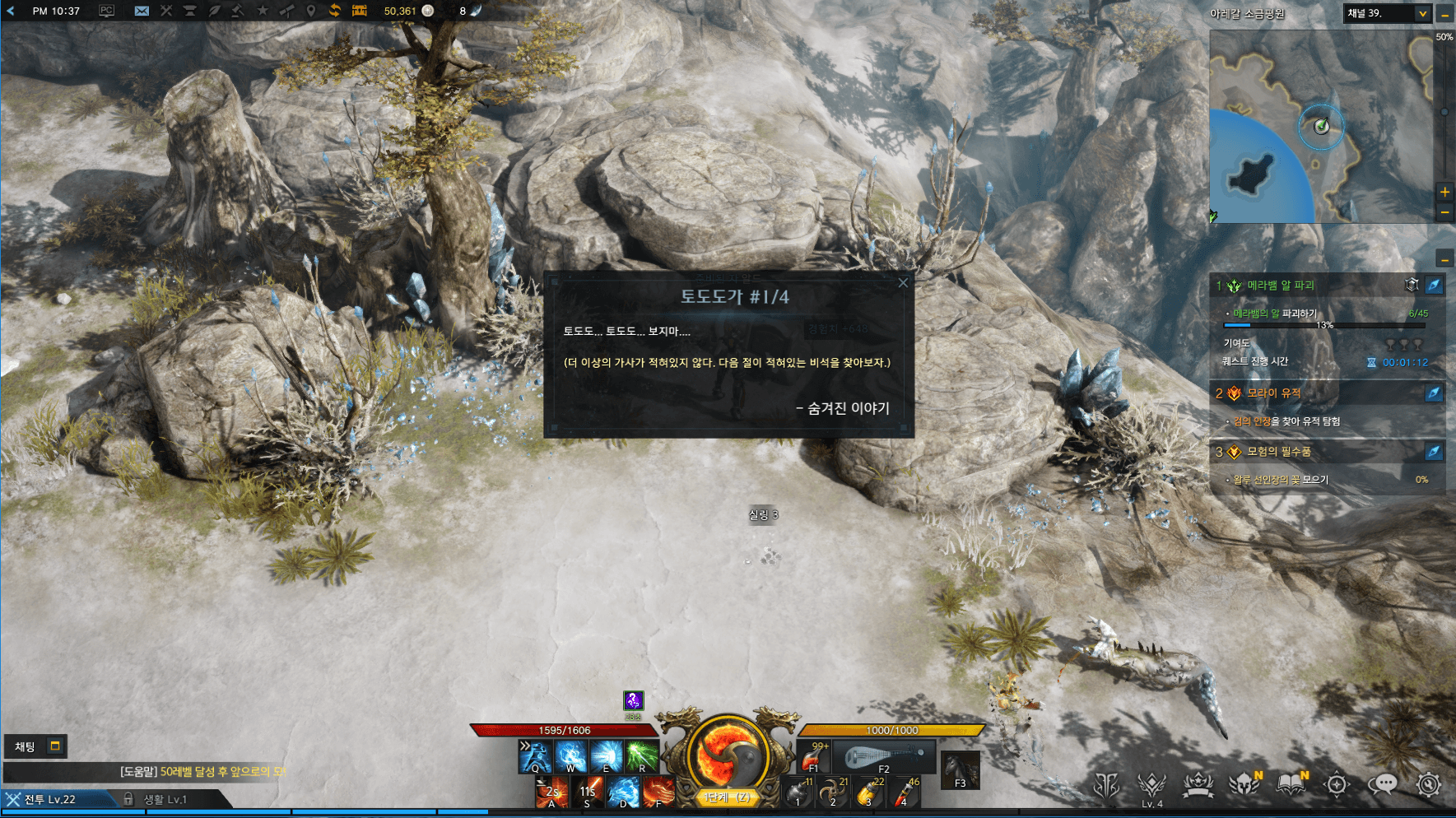Select the 모라이 유적 quest in tracker

coord(1273,393)
